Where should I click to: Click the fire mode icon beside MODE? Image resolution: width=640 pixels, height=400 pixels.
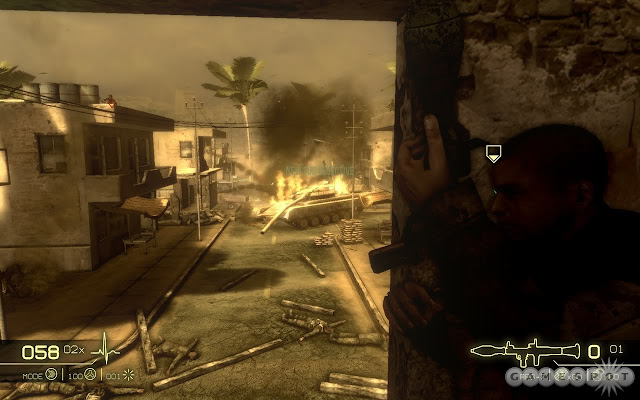[x=51, y=374]
